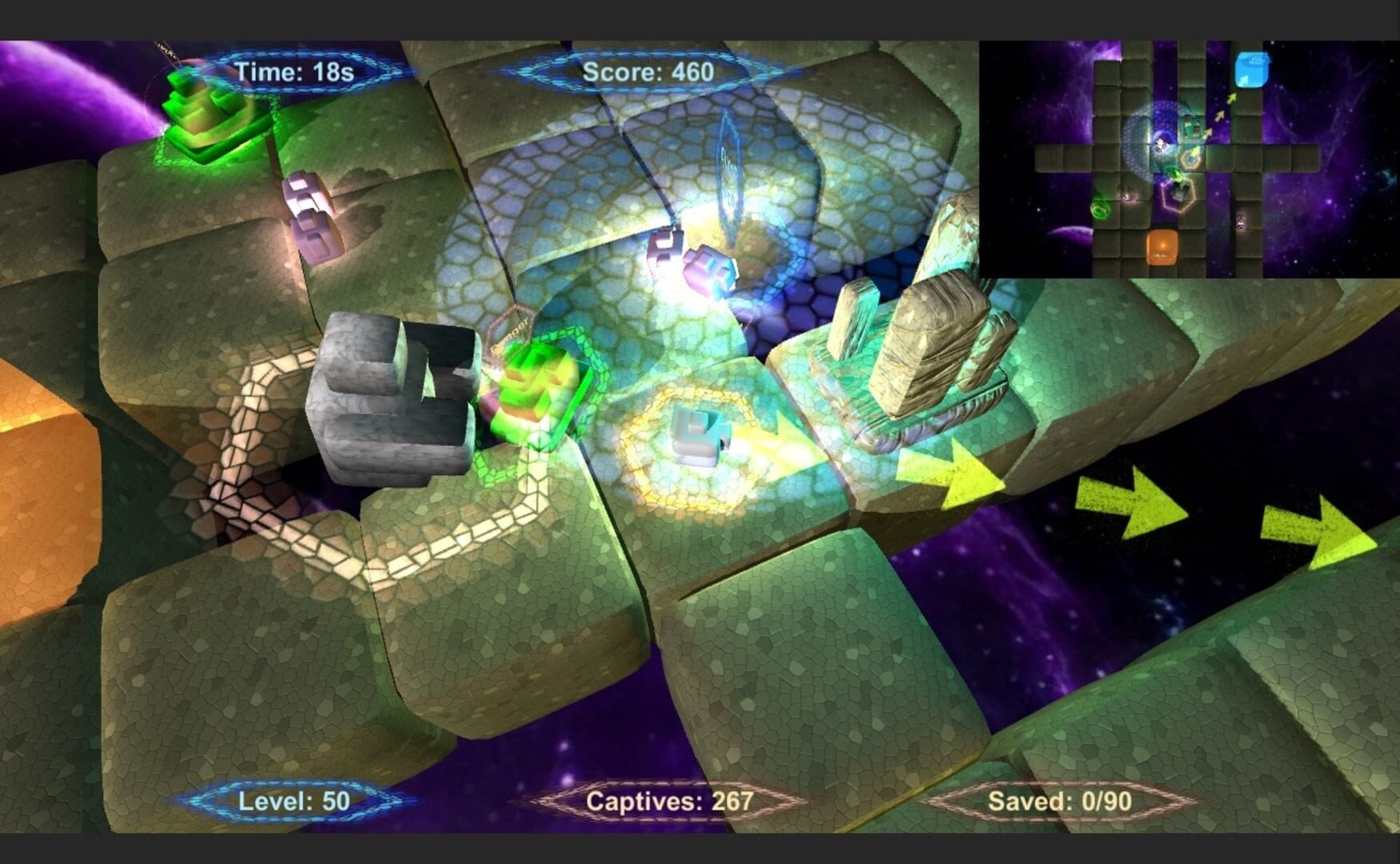Viewport: 1400px width, 864px height.
Task: Select the green spiral pickup on the minimap
Action: (1101, 209)
